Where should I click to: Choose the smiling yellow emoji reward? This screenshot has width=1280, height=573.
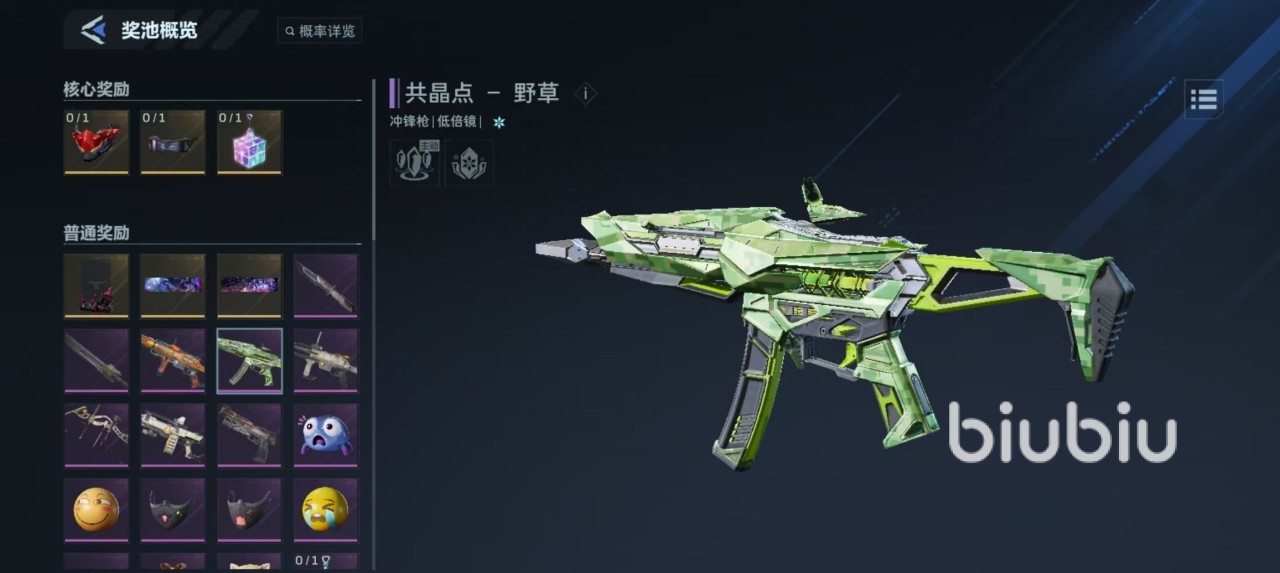pyautogui.click(x=96, y=509)
